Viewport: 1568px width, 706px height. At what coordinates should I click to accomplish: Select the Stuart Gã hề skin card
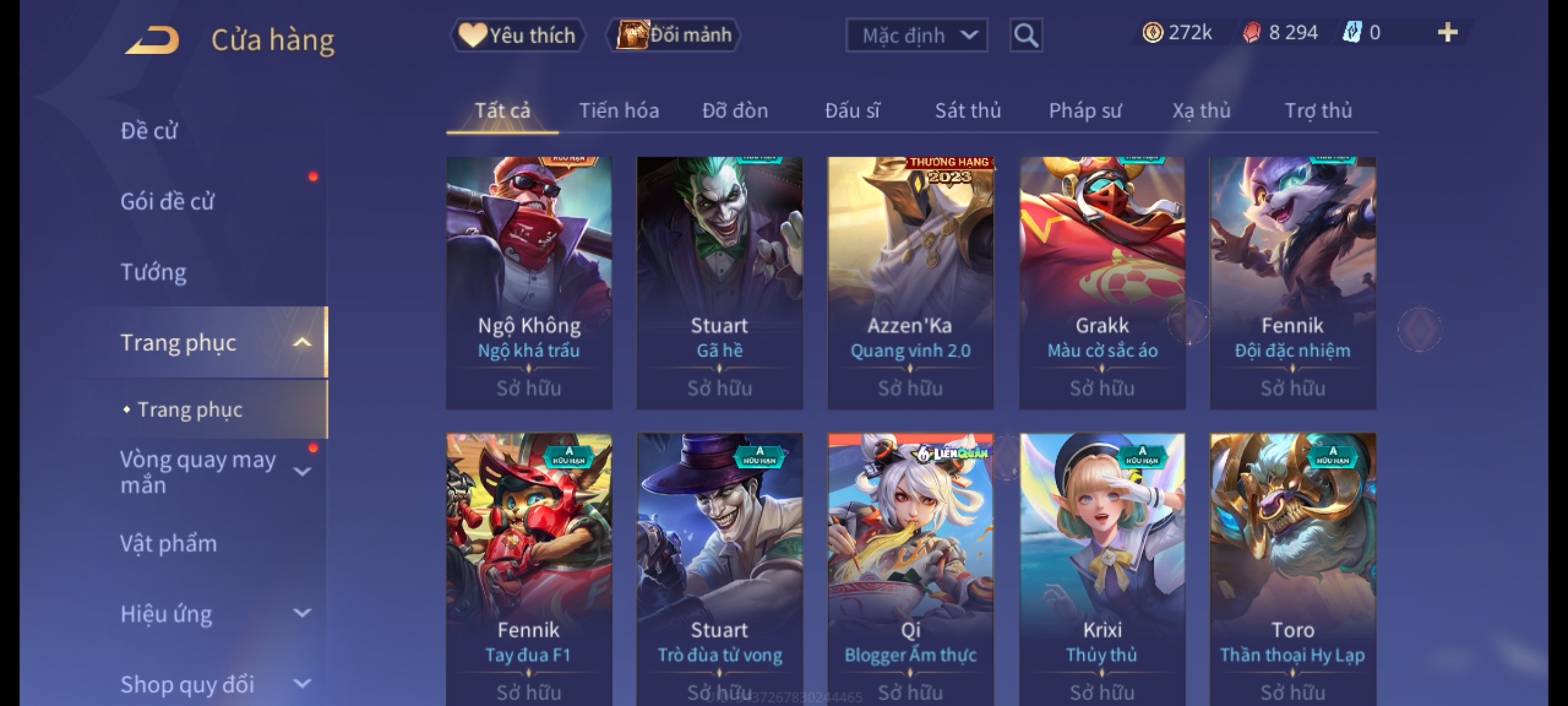pyautogui.click(x=719, y=282)
